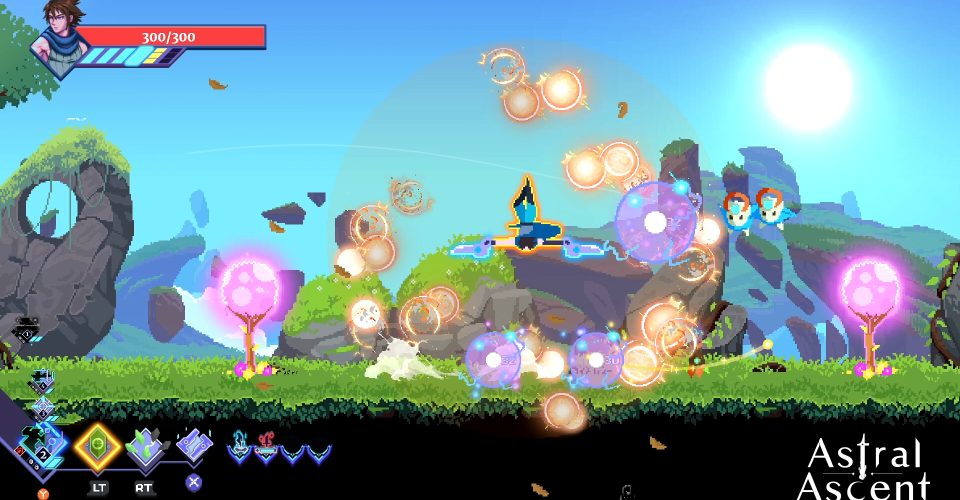Viewport: 960px width, 500px height.
Task: Activate the gold-framed green gem ability
Action: tap(97, 444)
